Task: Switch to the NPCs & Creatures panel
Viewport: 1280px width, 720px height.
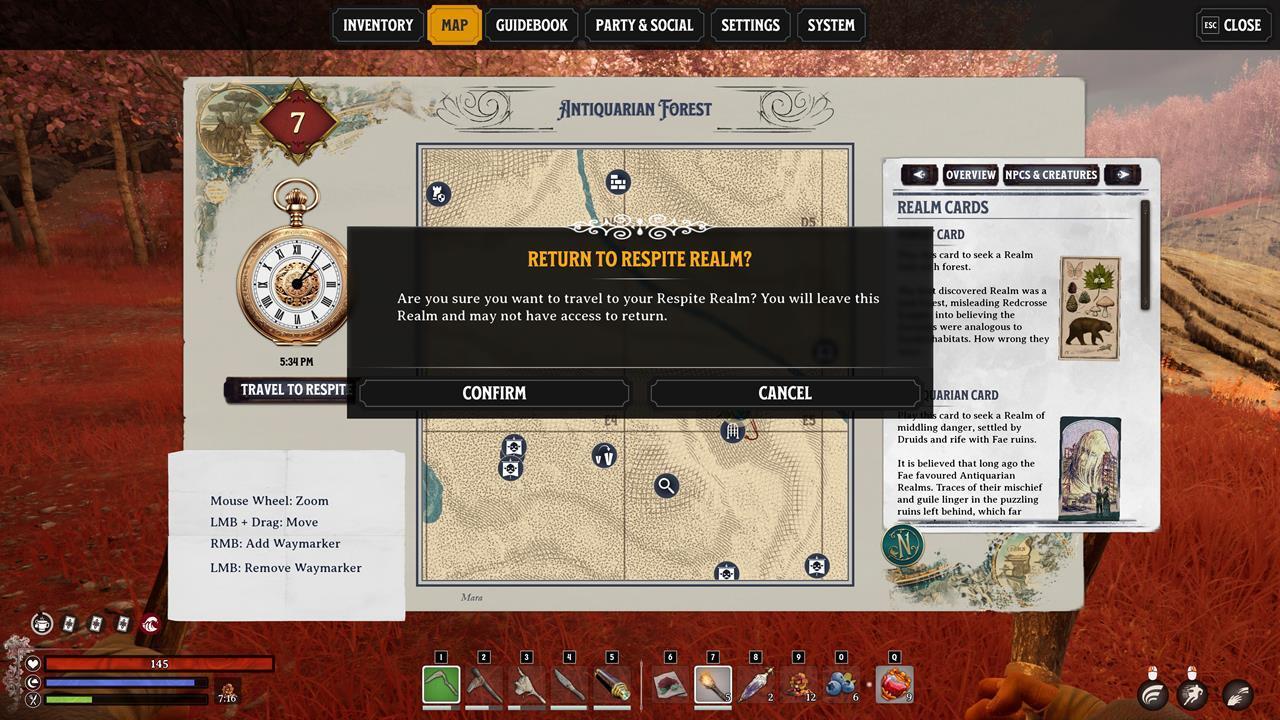Action: [x=1051, y=175]
